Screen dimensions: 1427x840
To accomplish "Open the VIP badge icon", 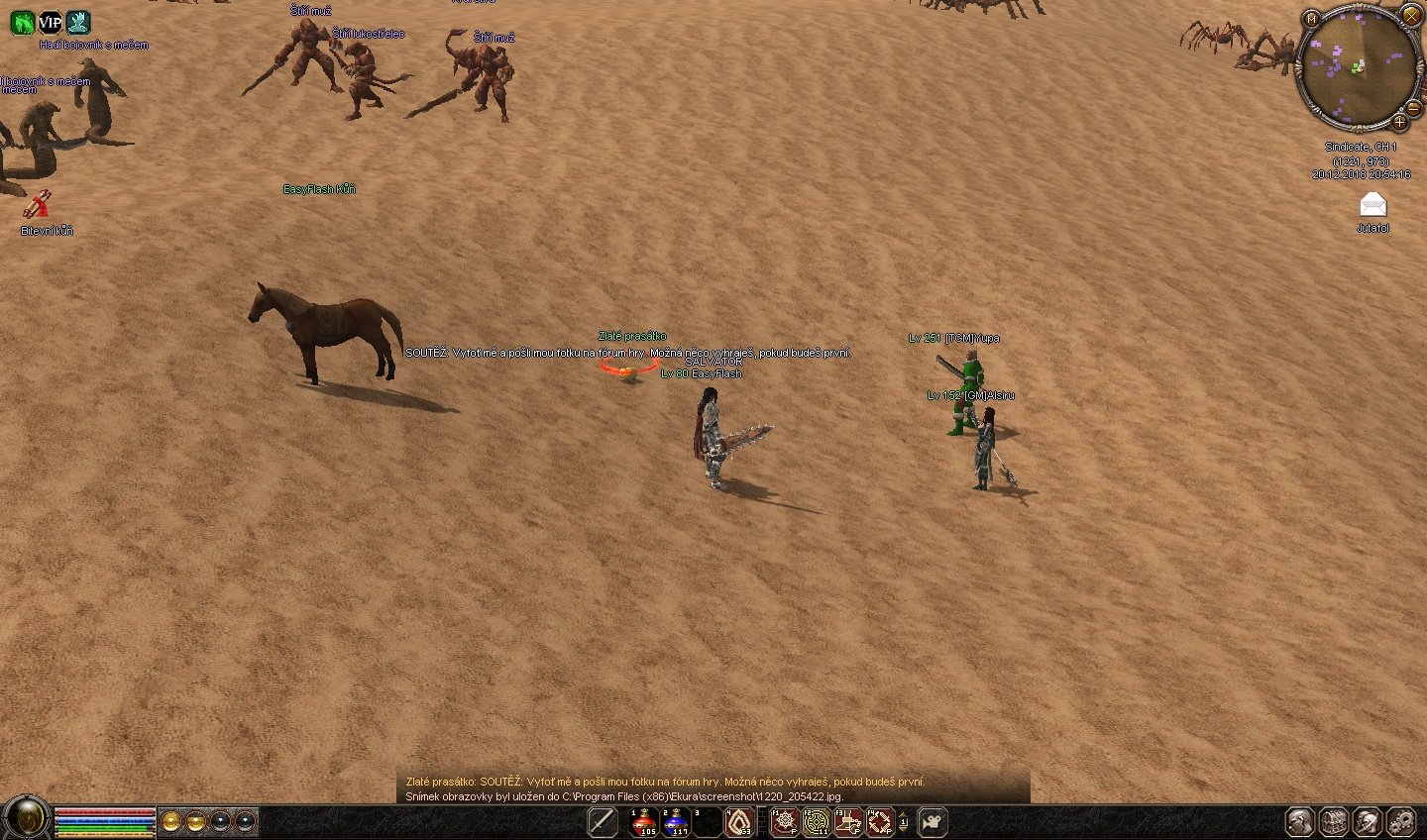I will pyautogui.click(x=50, y=22).
